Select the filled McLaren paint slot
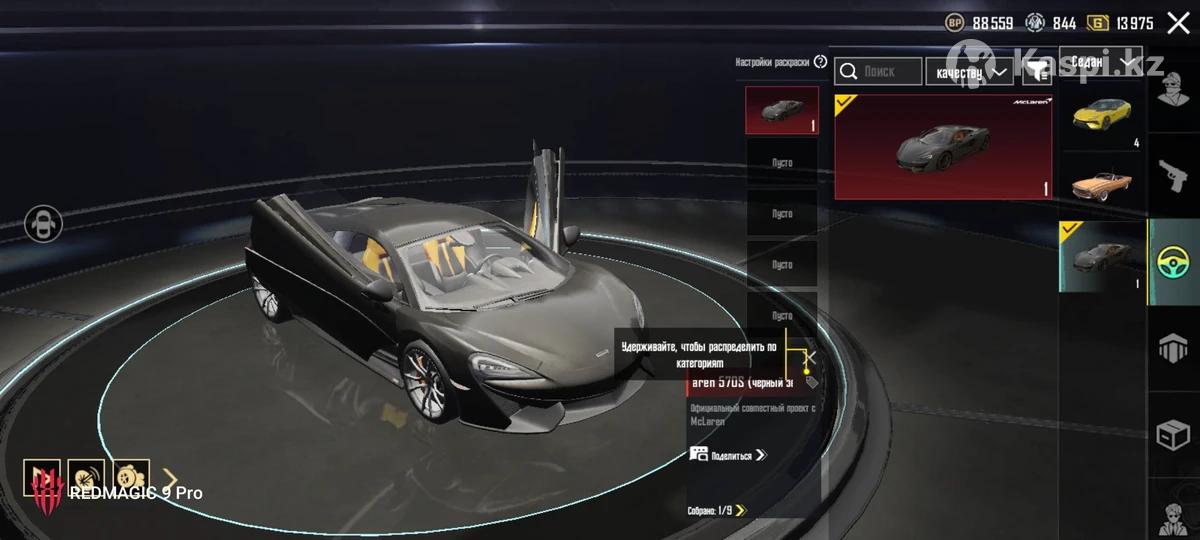 click(x=781, y=110)
